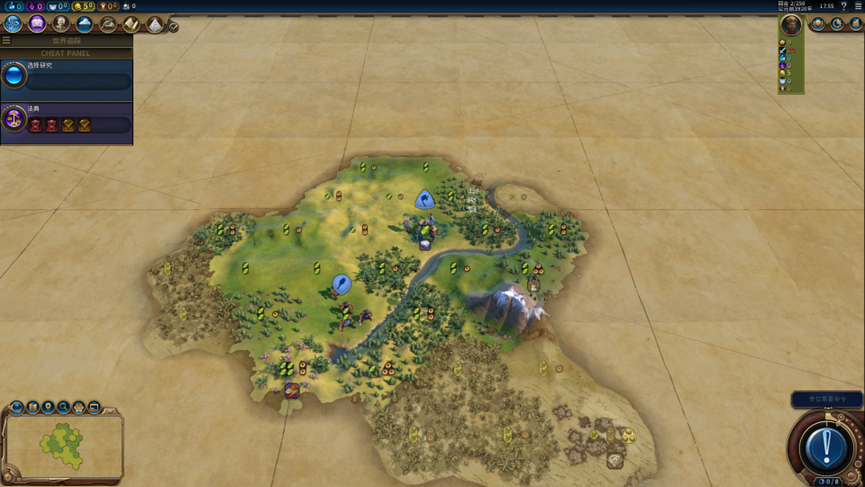
Task: Click the Cheat Panel header
Action: pos(66,53)
